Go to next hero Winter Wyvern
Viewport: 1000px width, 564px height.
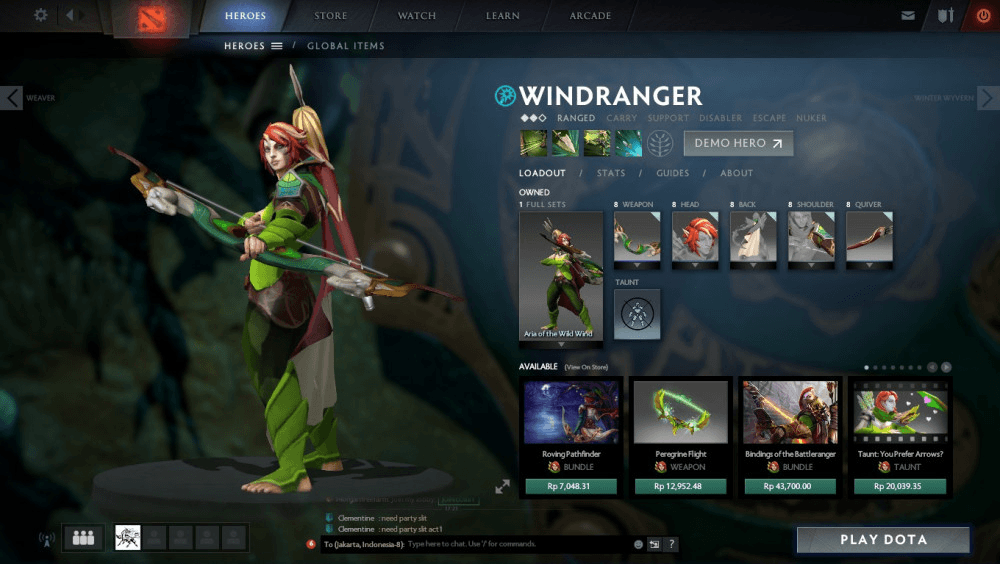[x=987, y=98]
